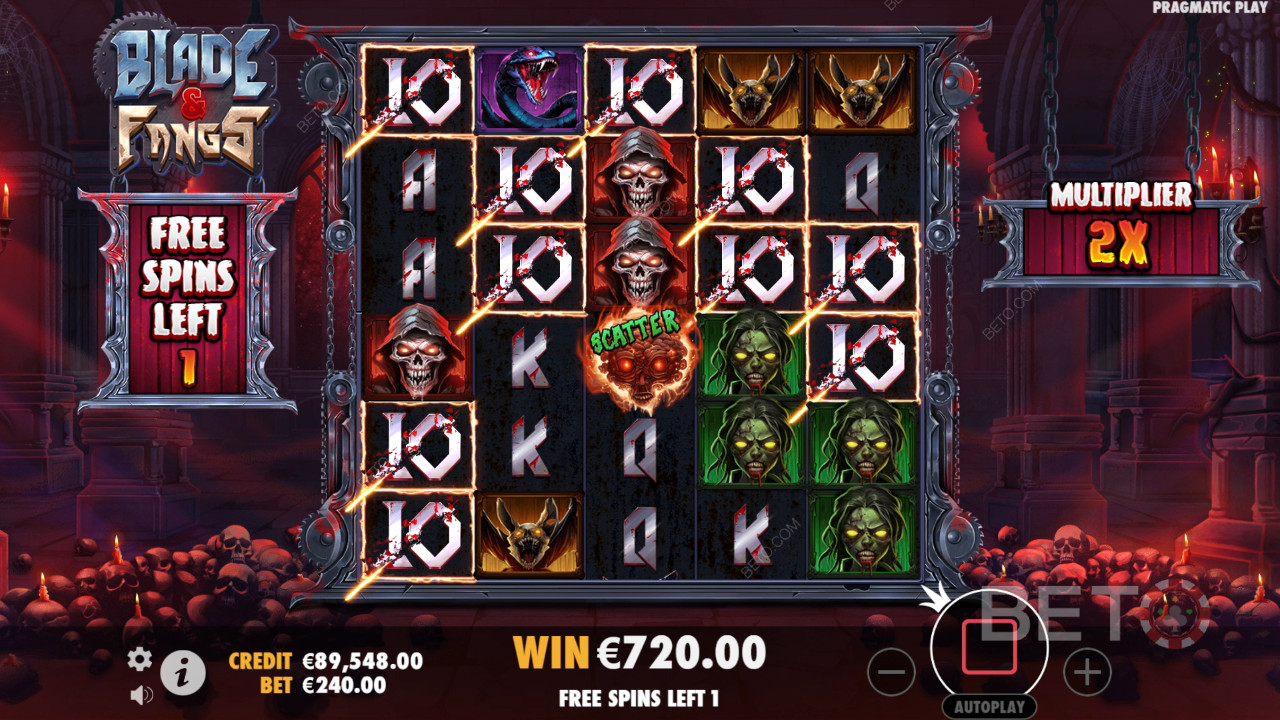Open the Autoplay options
This screenshot has height=720, width=1280.
pos(989,706)
